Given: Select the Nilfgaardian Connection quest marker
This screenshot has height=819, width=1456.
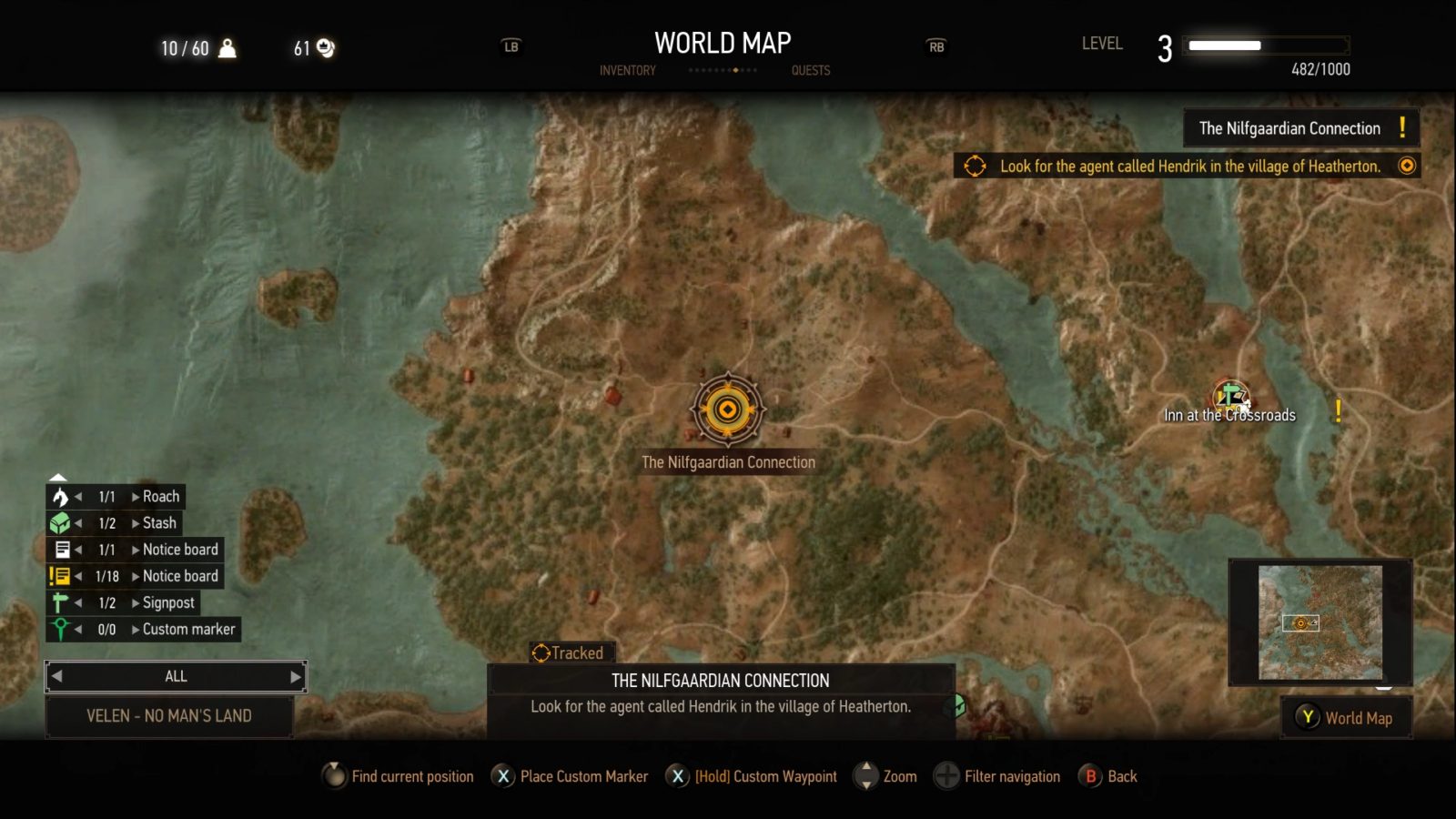Looking at the screenshot, I should pyautogui.click(x=728, y=409).
